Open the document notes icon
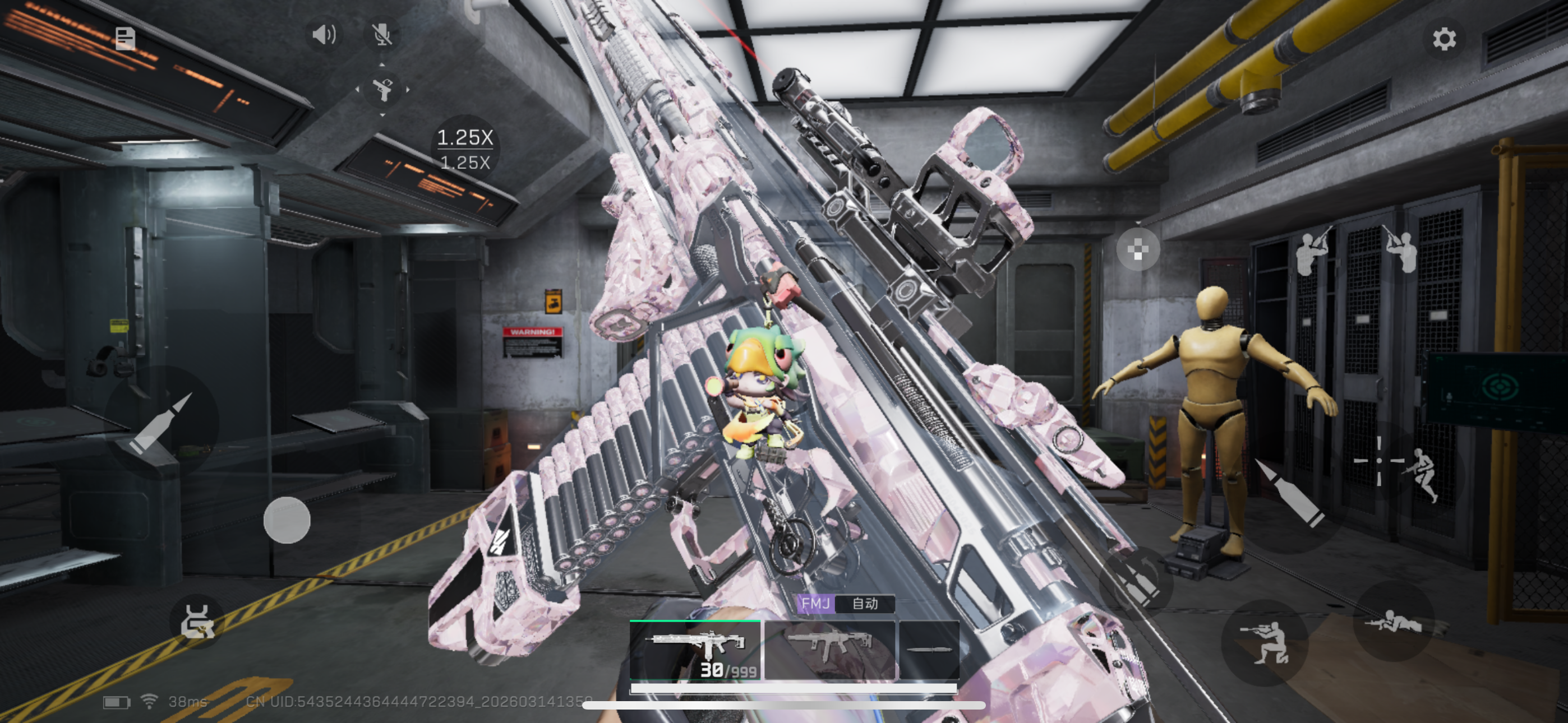Image resolution: width=1568 pixels, height=723 pixels. tap(126, 38)
